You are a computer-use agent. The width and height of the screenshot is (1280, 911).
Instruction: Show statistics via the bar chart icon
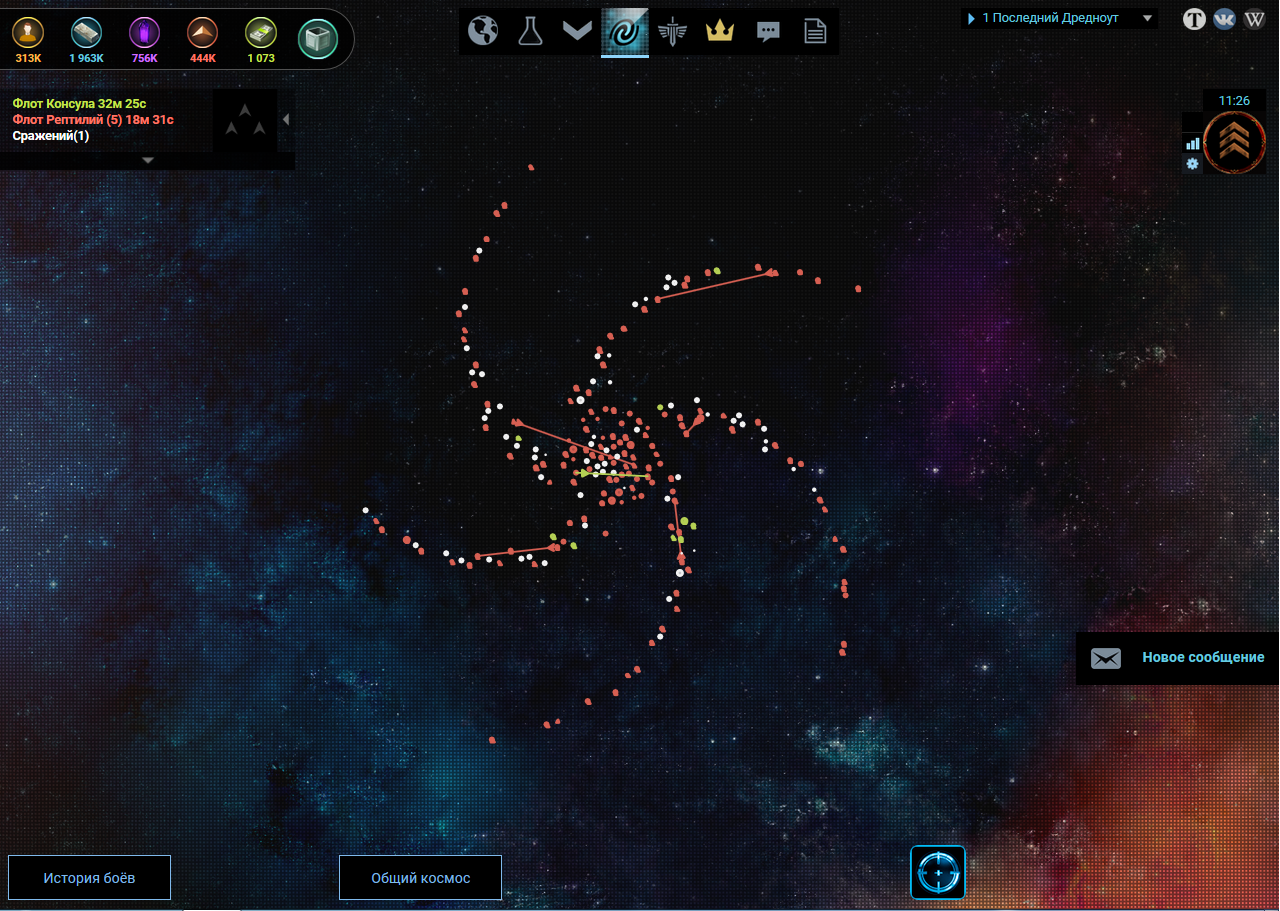[1192, 143]
